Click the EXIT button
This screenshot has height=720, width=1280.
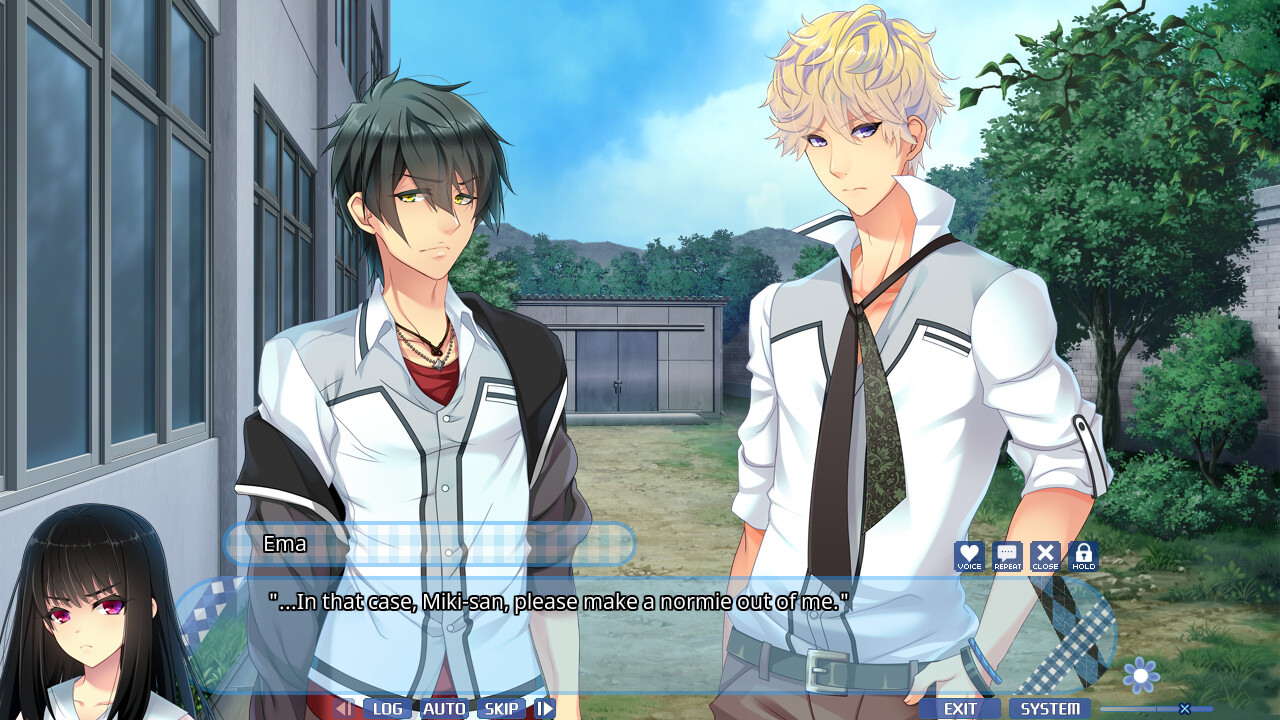pyautogui.click(x=960, y=709)
